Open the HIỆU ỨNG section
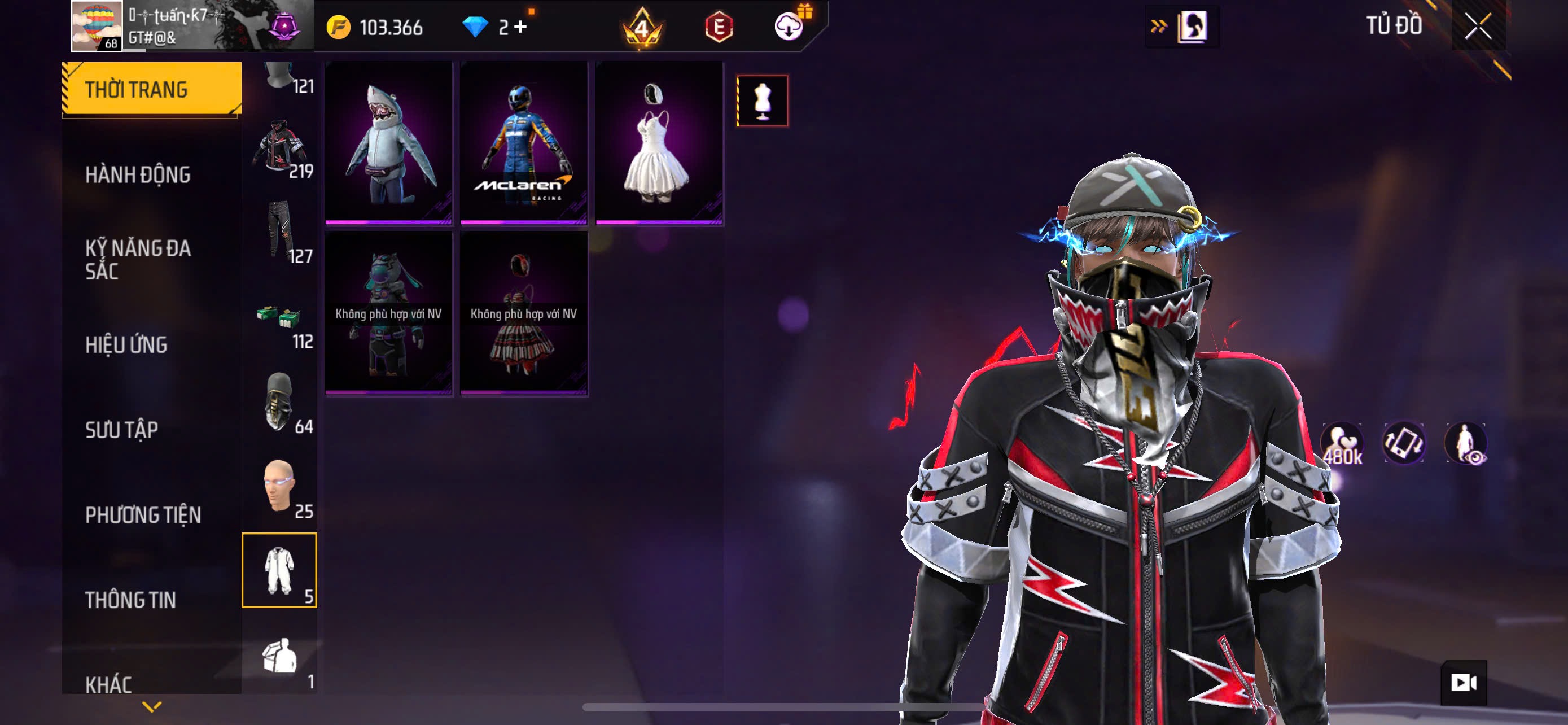 tap(126, 344)
